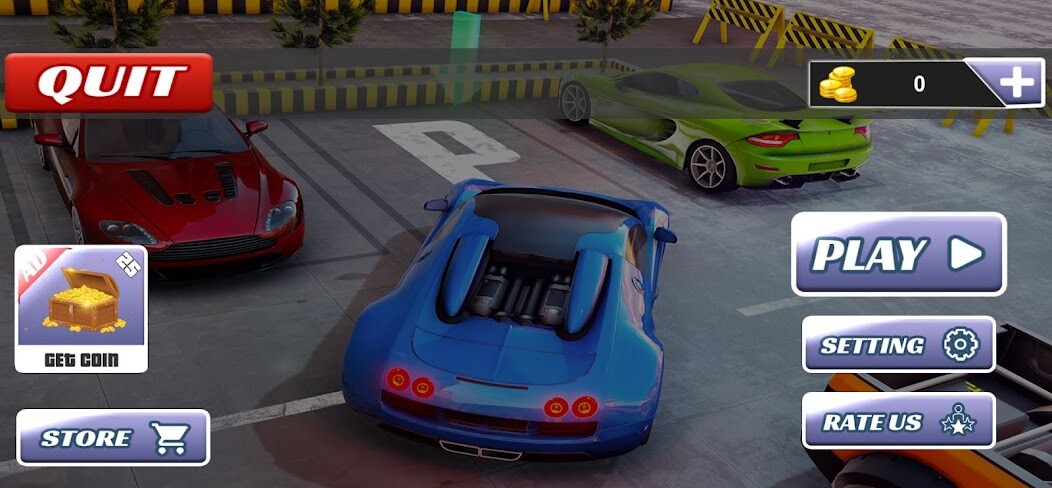Quit the game with the red QUIT button
The image size is (1052, 488).
point(109,82)
